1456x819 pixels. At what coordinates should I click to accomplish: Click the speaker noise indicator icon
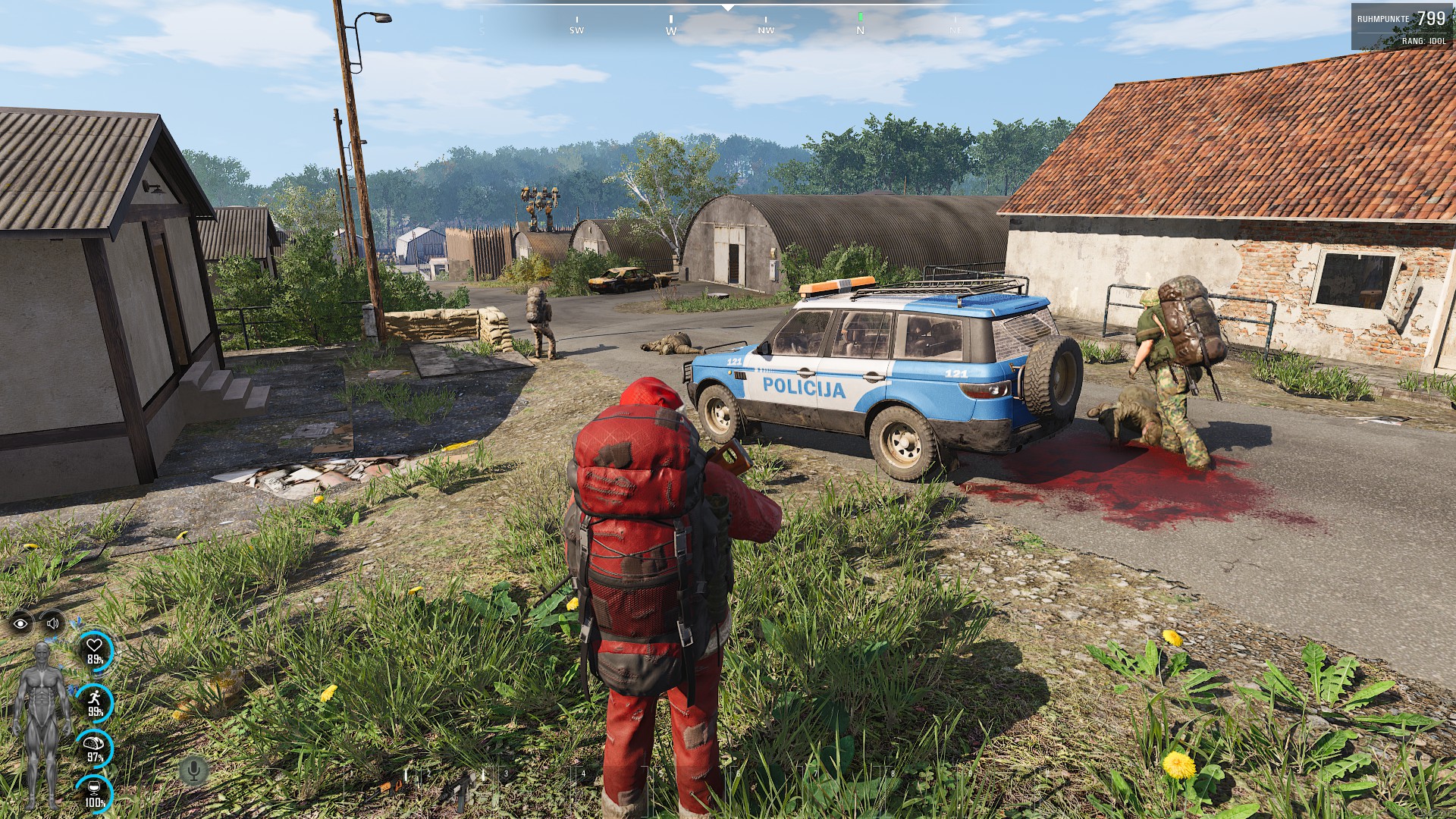tap(52, 623)
